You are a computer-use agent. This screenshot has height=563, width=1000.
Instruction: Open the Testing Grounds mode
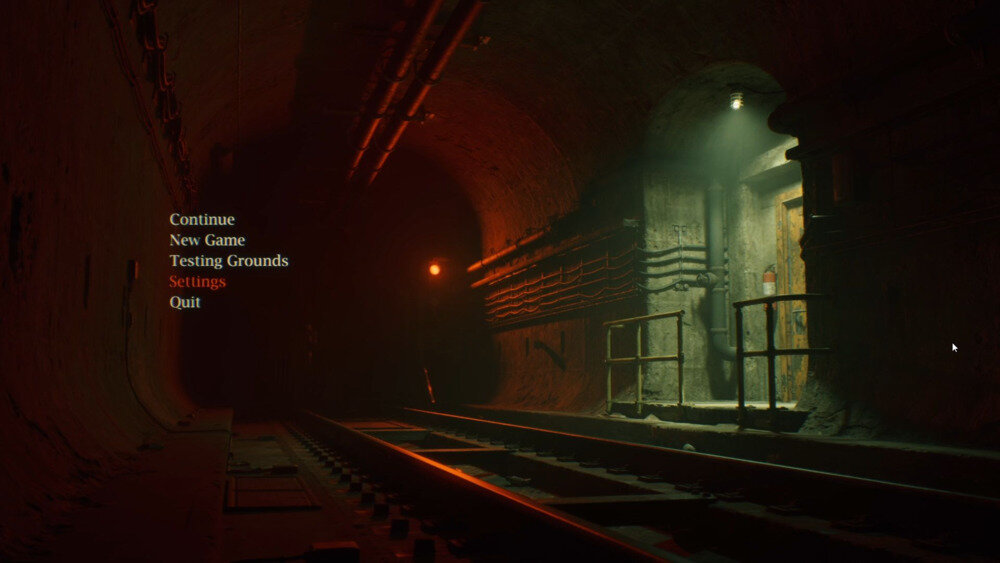(228, 261)
